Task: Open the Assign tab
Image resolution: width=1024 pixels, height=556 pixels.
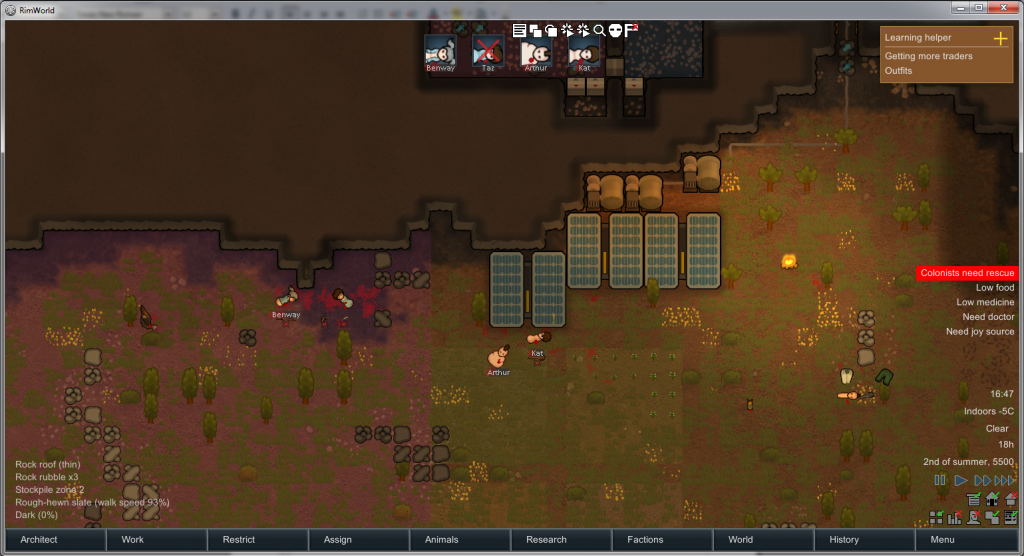Action: coord(358,540)
